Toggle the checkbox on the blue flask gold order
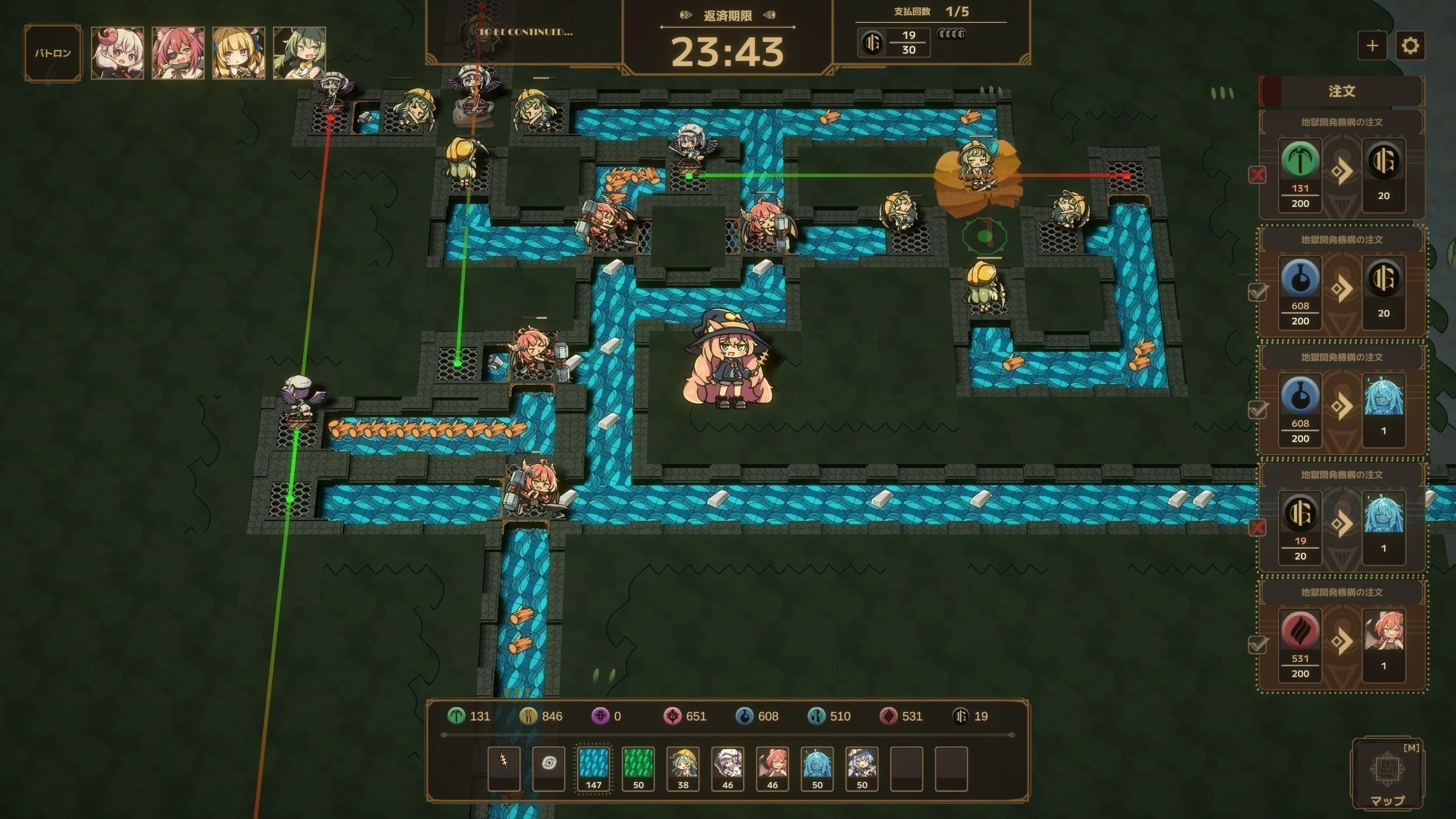 1257,292
